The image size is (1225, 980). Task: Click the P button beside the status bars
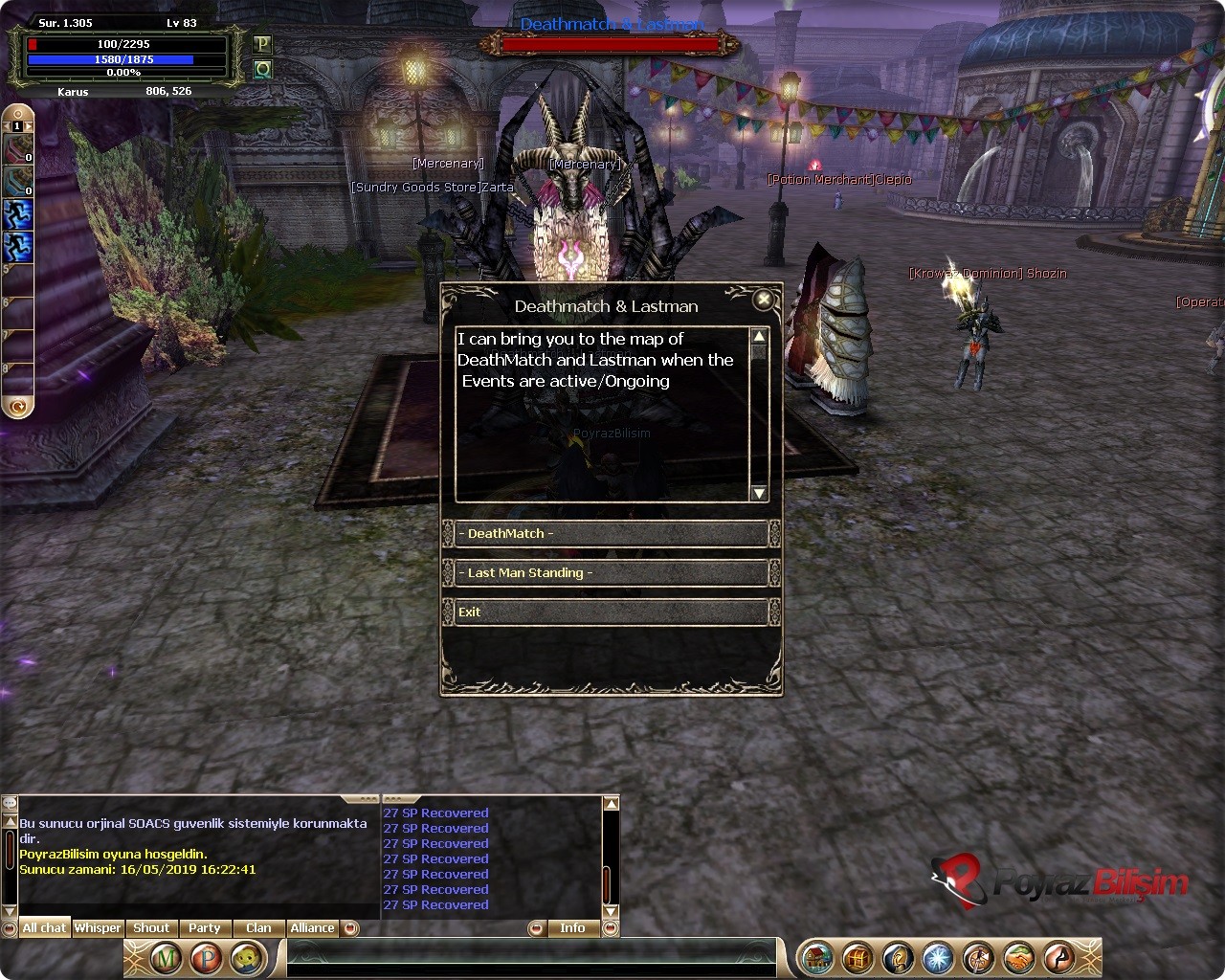click(x=262, y=44)
